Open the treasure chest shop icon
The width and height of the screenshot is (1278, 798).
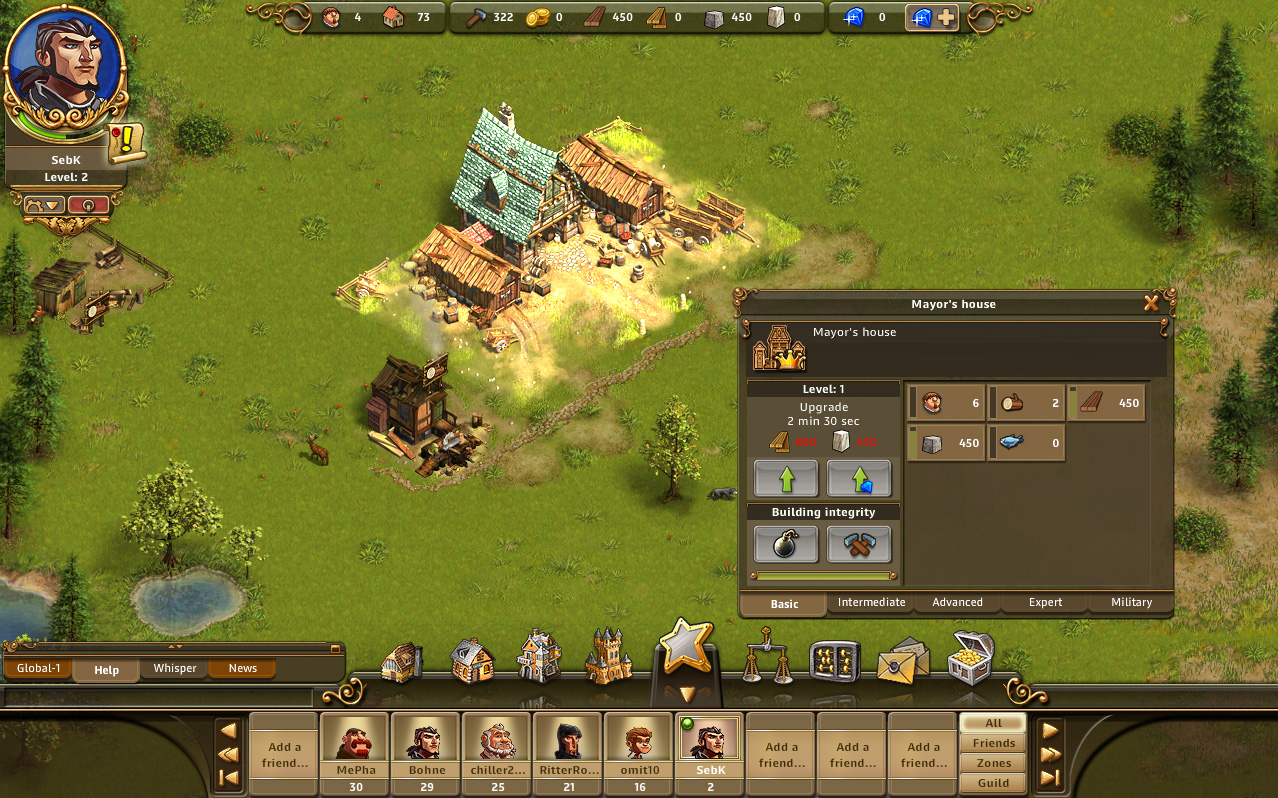(x=970, y=657)
